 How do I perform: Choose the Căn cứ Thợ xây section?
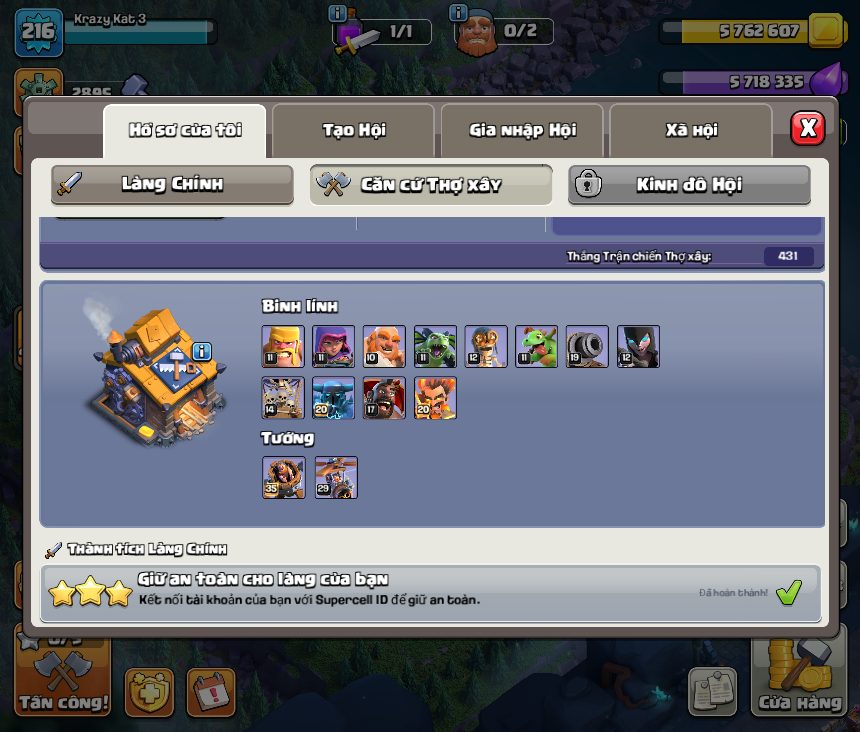pos(430,185)
